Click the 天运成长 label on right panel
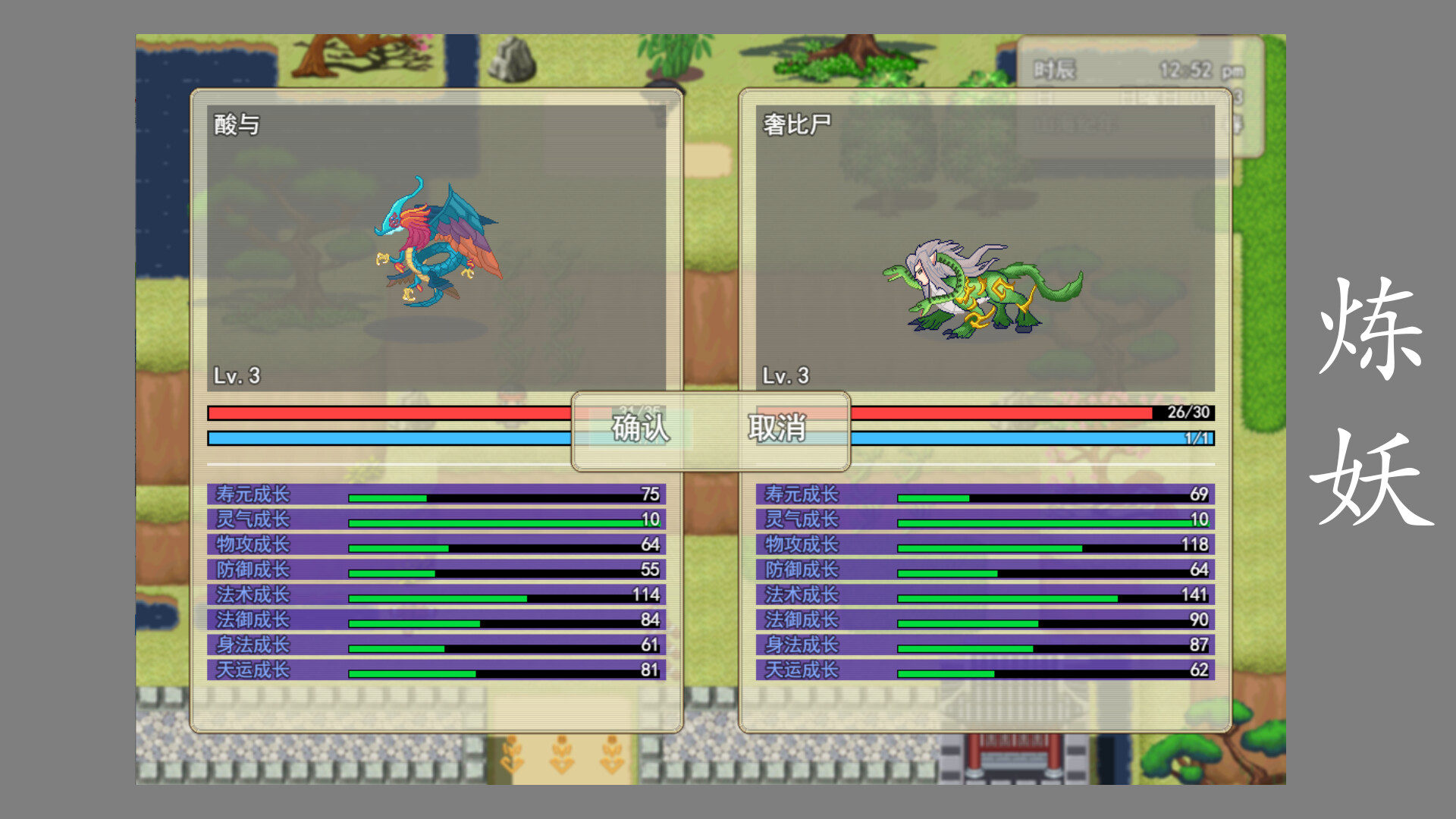This screenshot has width=1456, height=819. point(803,670)
